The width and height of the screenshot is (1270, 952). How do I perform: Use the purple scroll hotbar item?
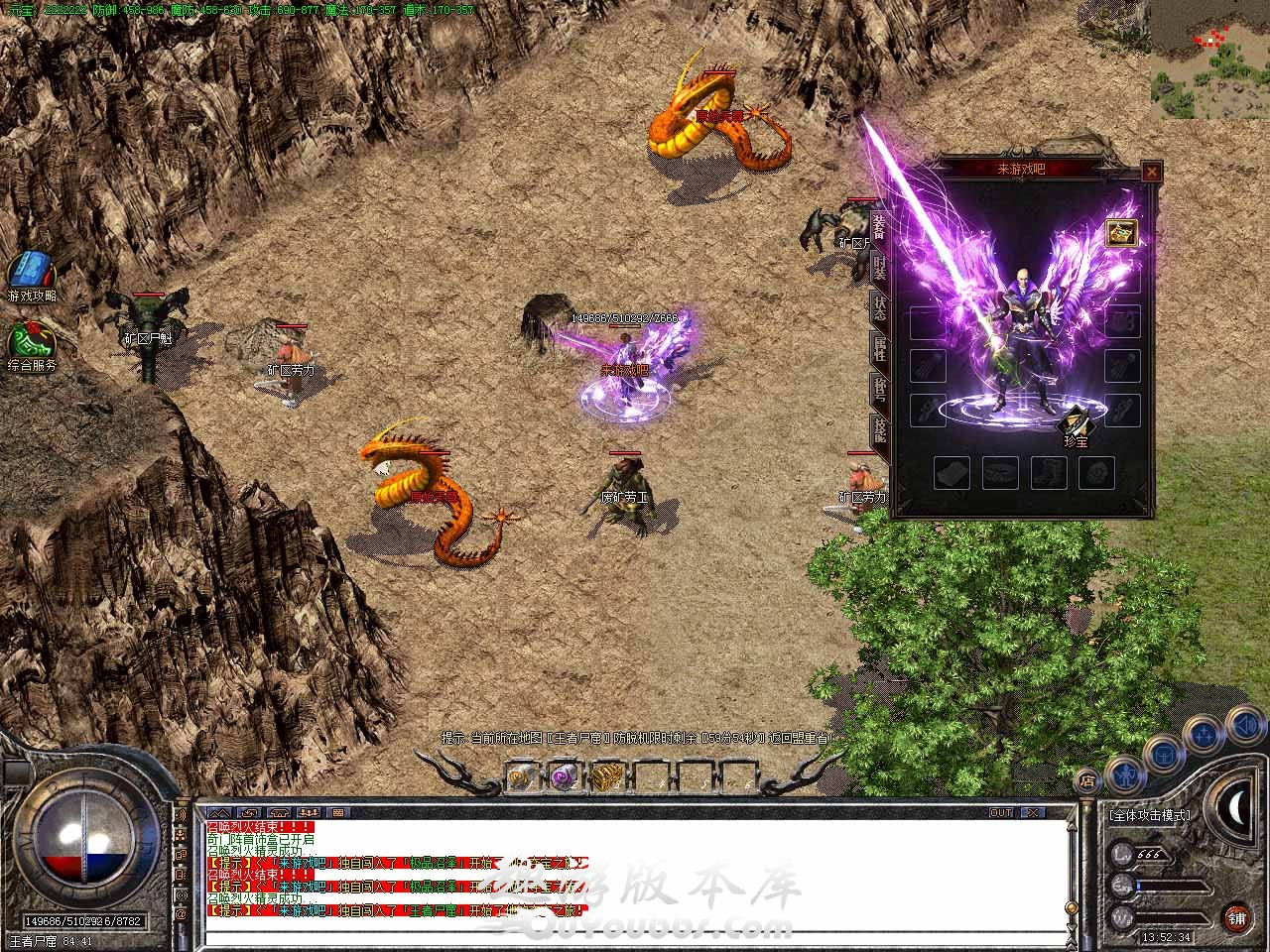click(x=564, y=778)
